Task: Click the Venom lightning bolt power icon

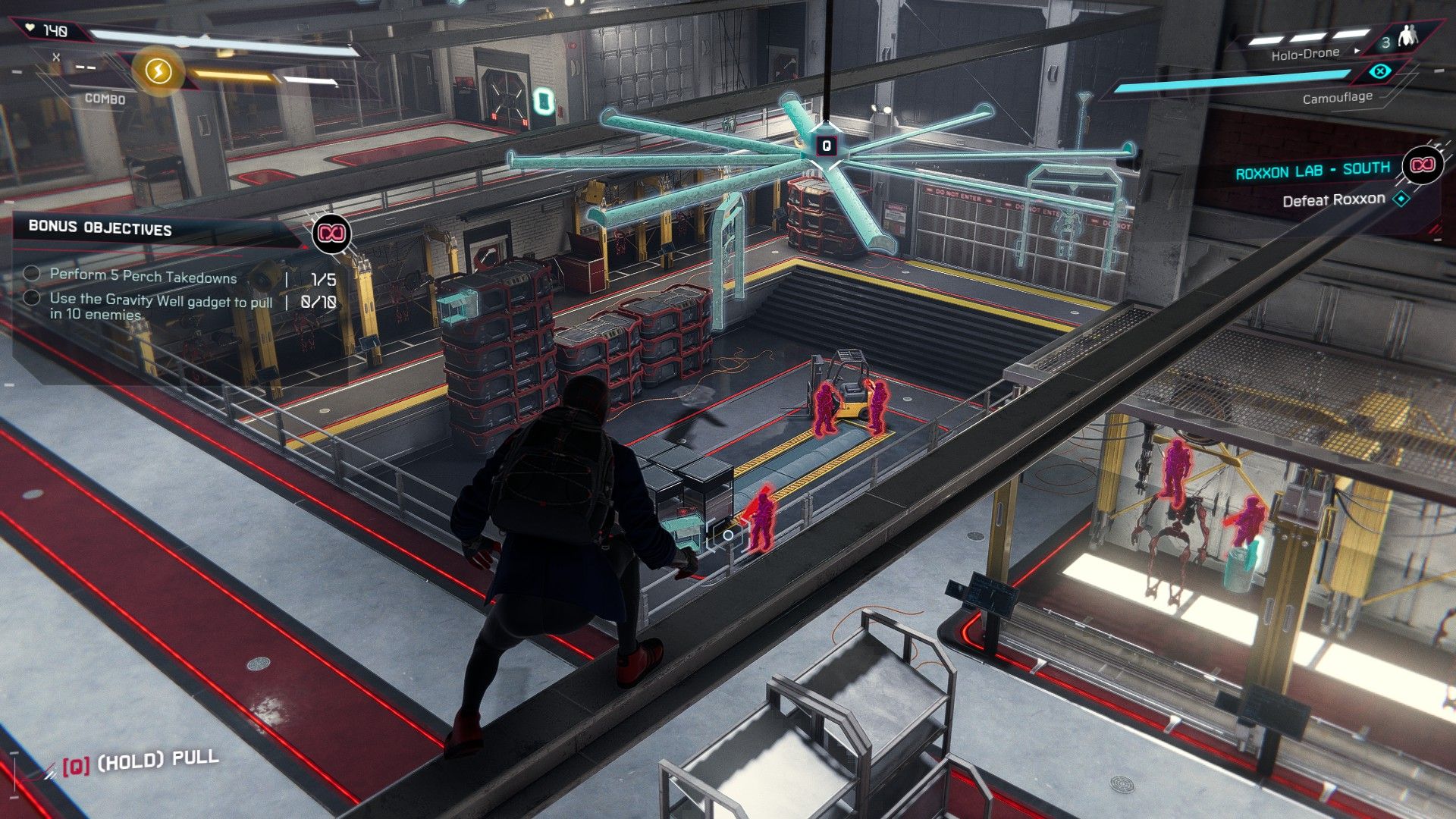Action: point(158,71)
